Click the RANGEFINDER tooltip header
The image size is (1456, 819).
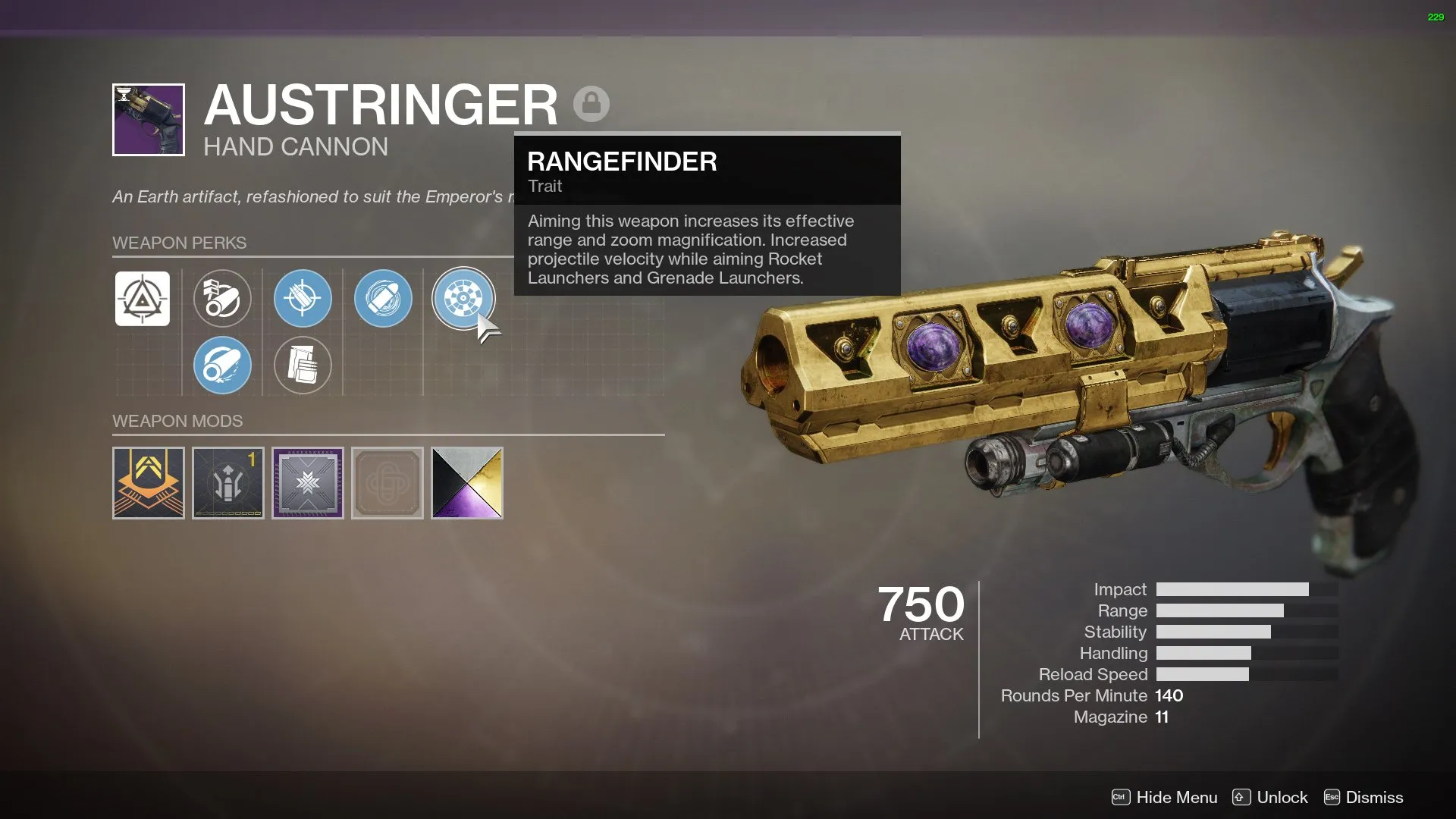coord(622,162)
